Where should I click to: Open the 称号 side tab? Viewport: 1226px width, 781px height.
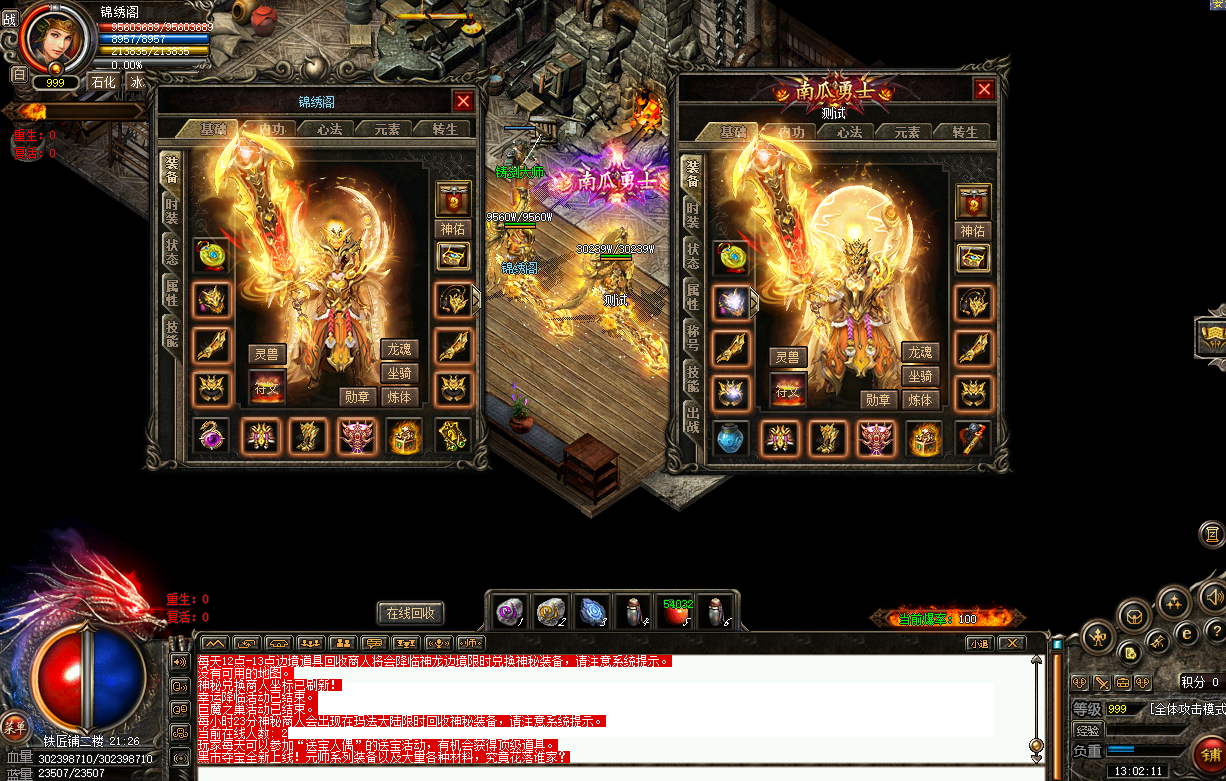pos(692,335)
